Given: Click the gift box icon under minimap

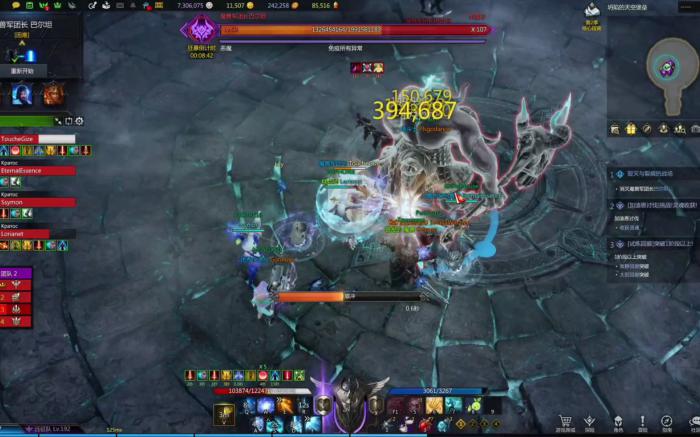Looking at the screenshot, I should pyautogui.click(x=631, y=128).
